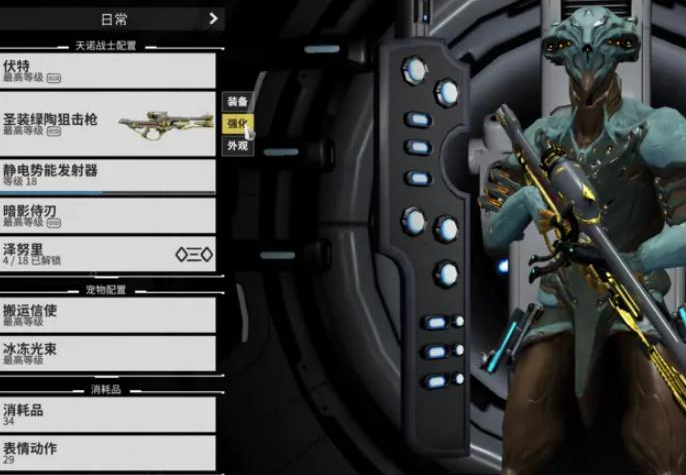Choose the 静电势能发射器 secondary weapon slot
686x475 pixels.
(x=107, y=175)
